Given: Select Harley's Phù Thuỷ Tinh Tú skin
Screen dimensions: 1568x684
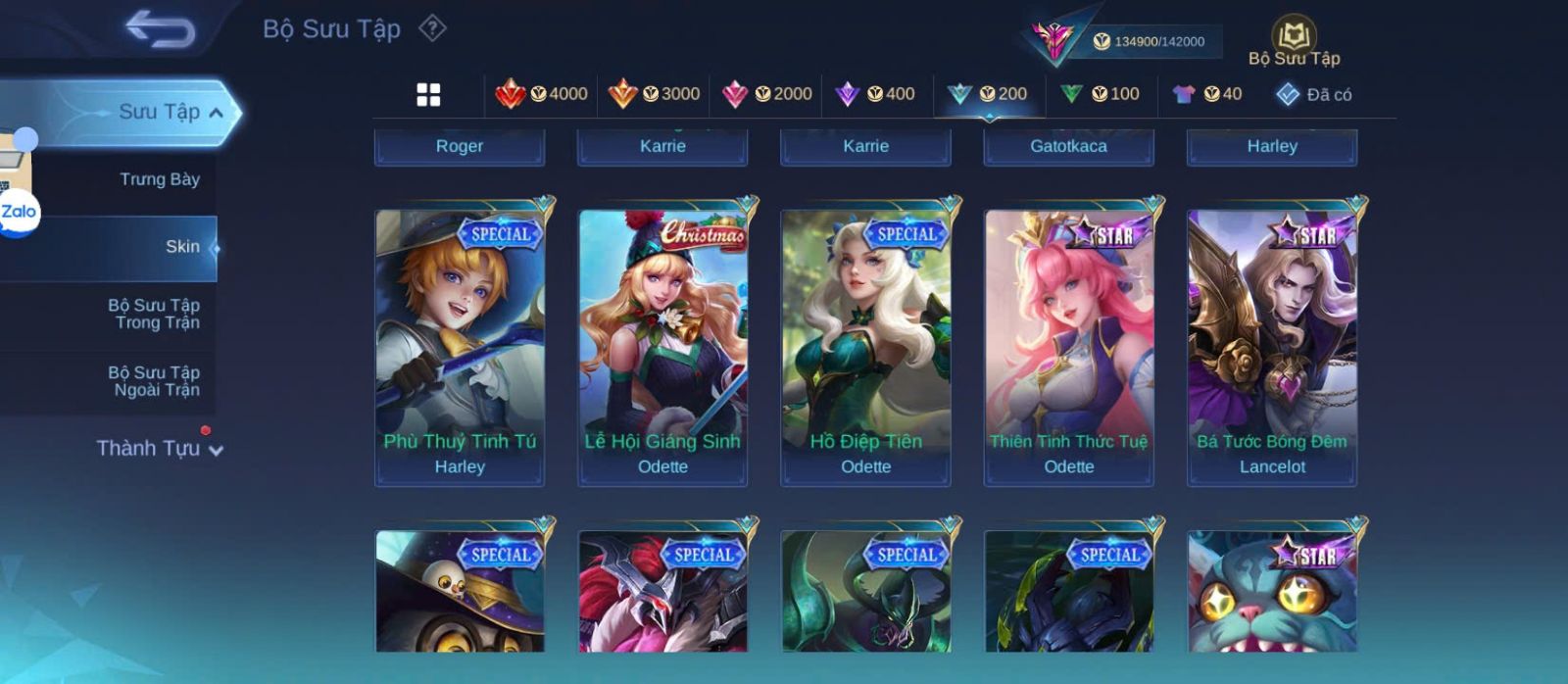Looking at the screenshot, I should click(460, 347).
